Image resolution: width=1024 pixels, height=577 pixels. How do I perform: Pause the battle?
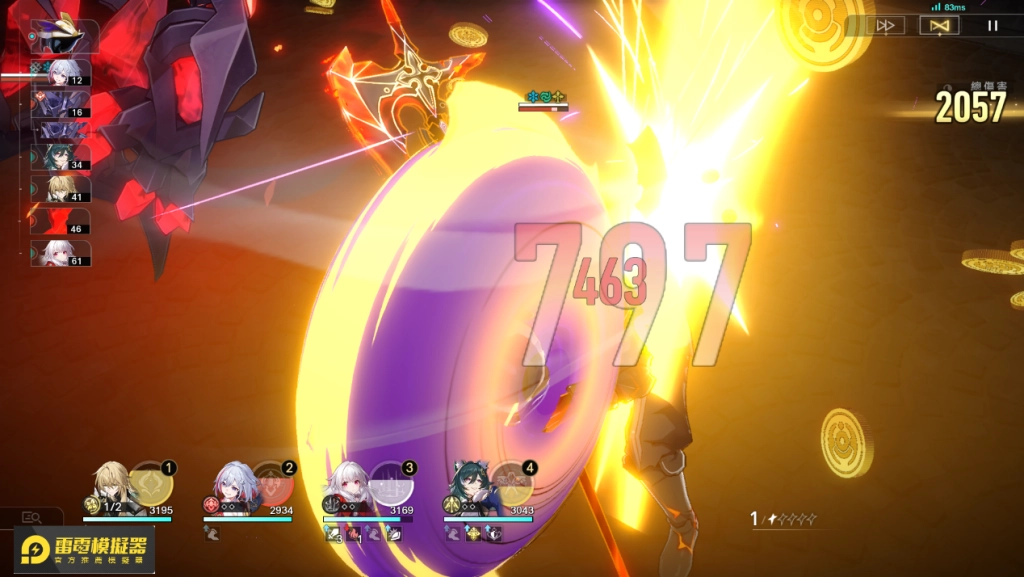992,26
